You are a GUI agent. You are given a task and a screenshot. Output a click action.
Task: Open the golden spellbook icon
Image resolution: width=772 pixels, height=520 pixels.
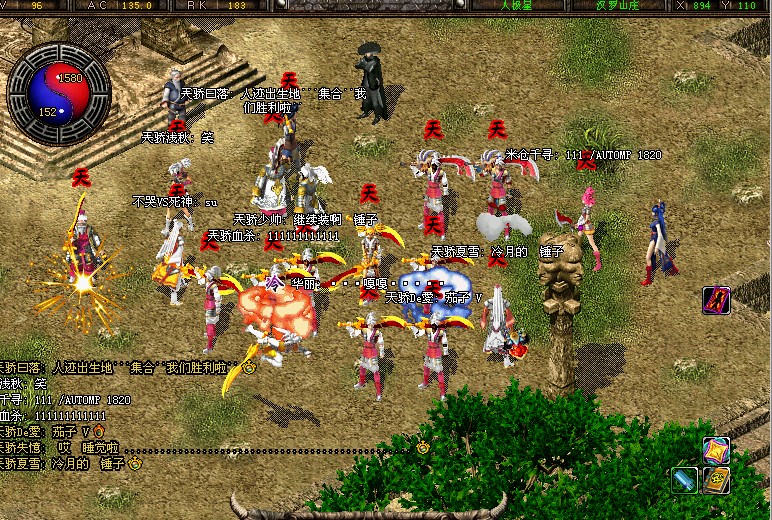pos(716,480)
